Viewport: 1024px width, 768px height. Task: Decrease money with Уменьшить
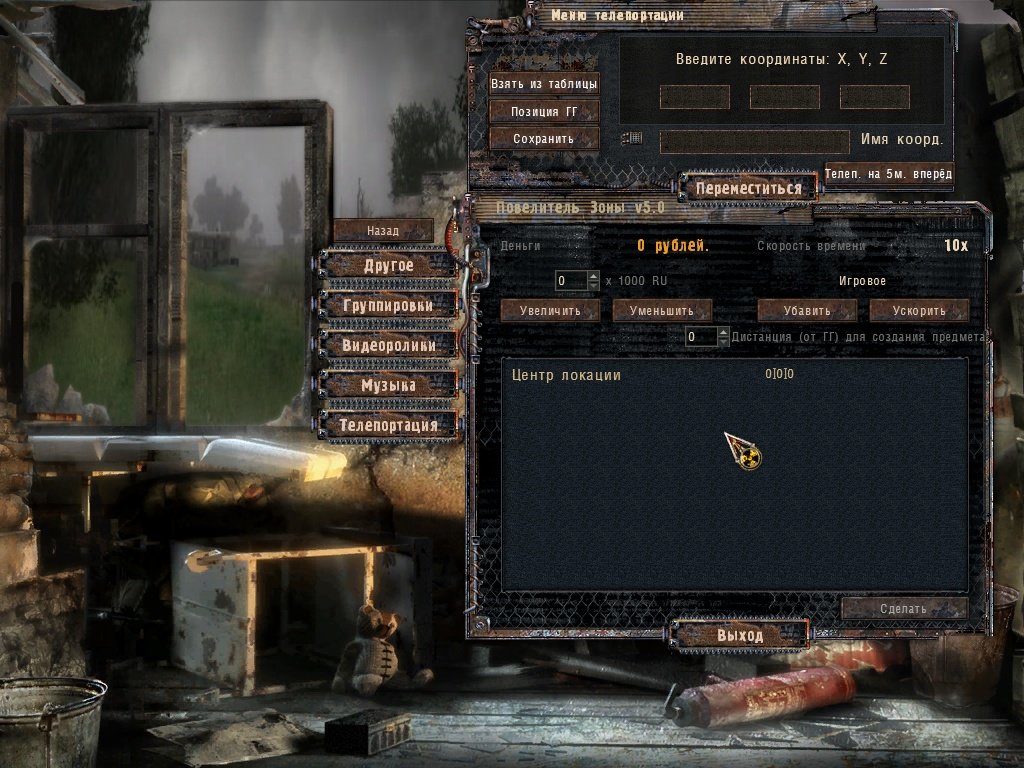[662, 310]
